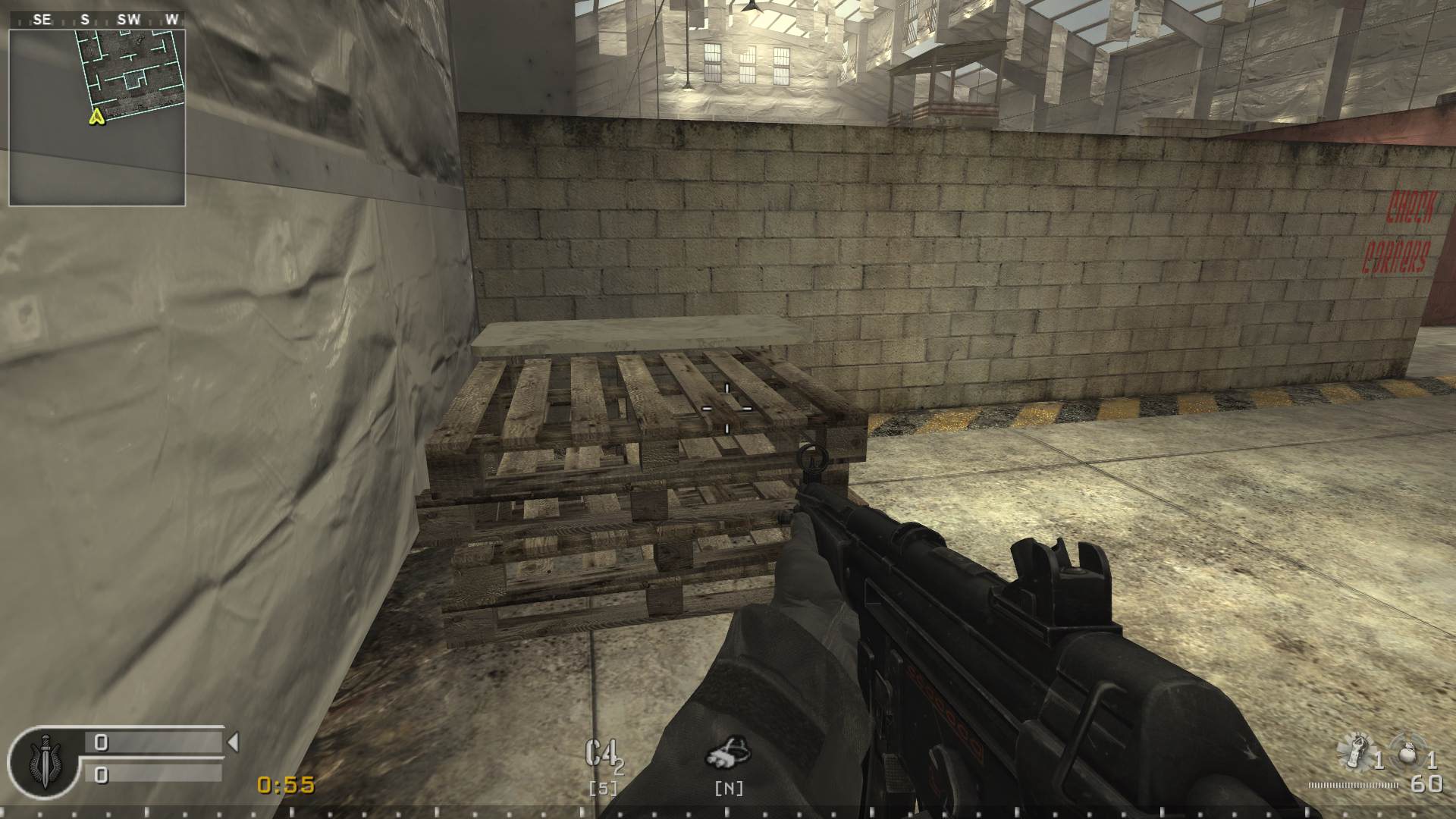Click the crosshair in the screen center

[726, 407]
